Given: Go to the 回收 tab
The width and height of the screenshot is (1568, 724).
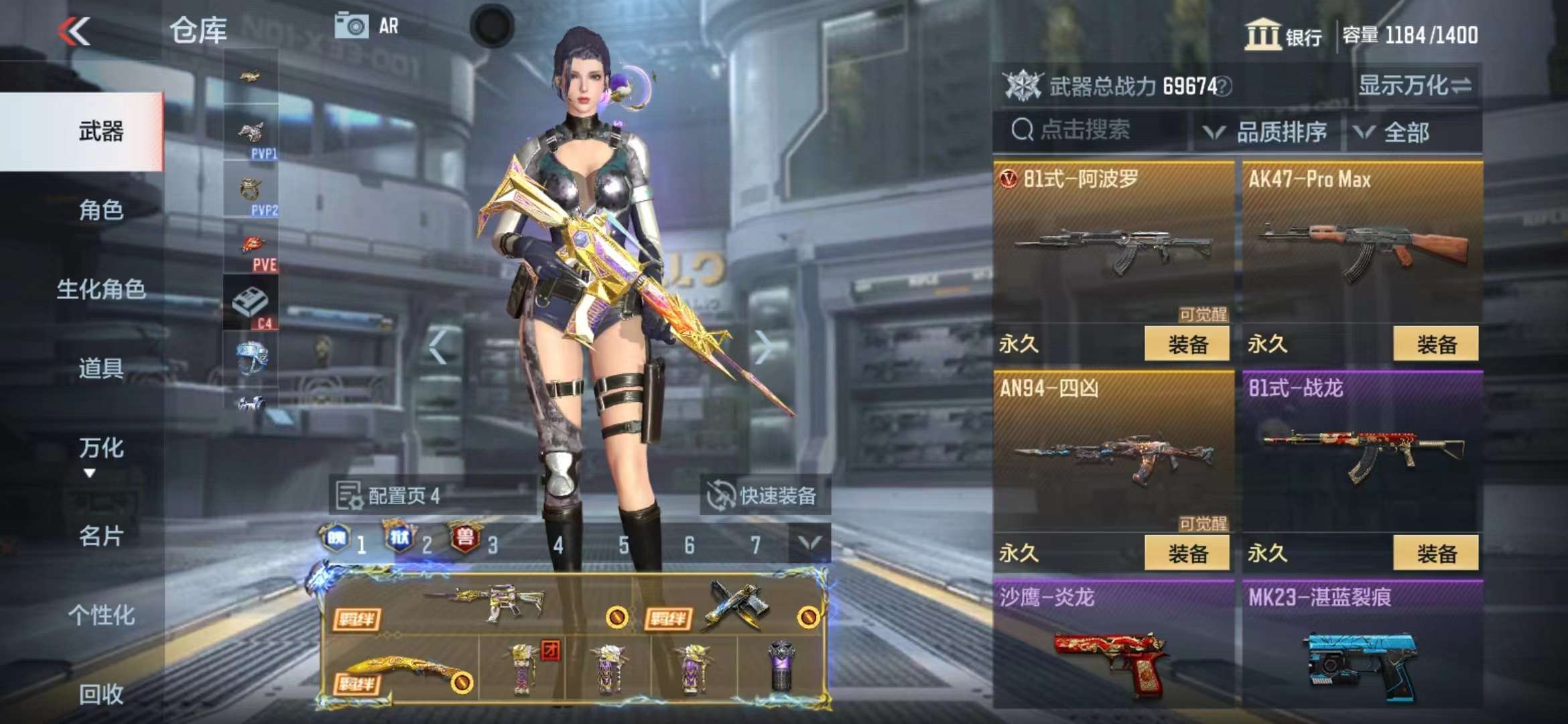Looking at the screenshot, I should pos(101,695).
